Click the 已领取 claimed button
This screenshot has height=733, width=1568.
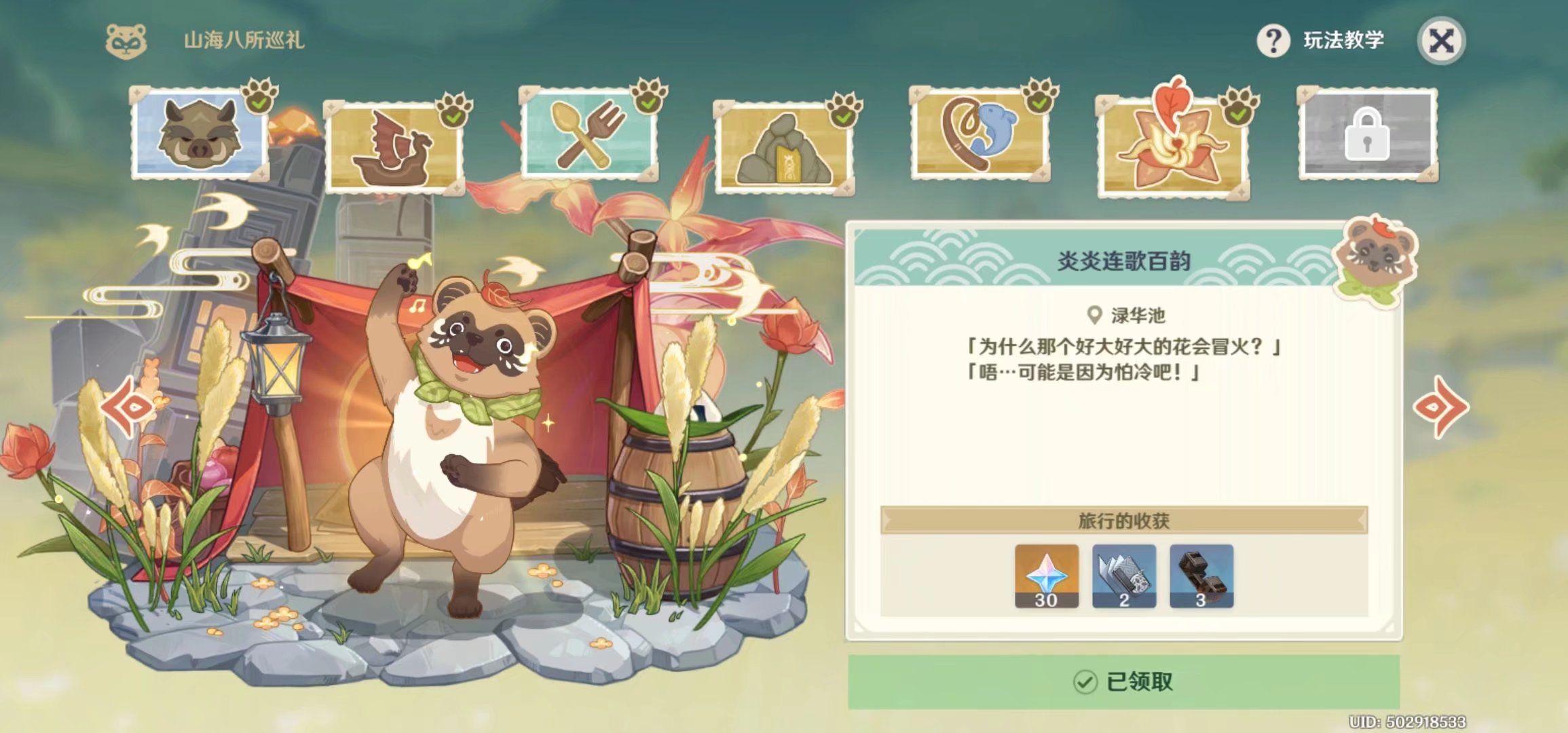[x=1123, y=681]
